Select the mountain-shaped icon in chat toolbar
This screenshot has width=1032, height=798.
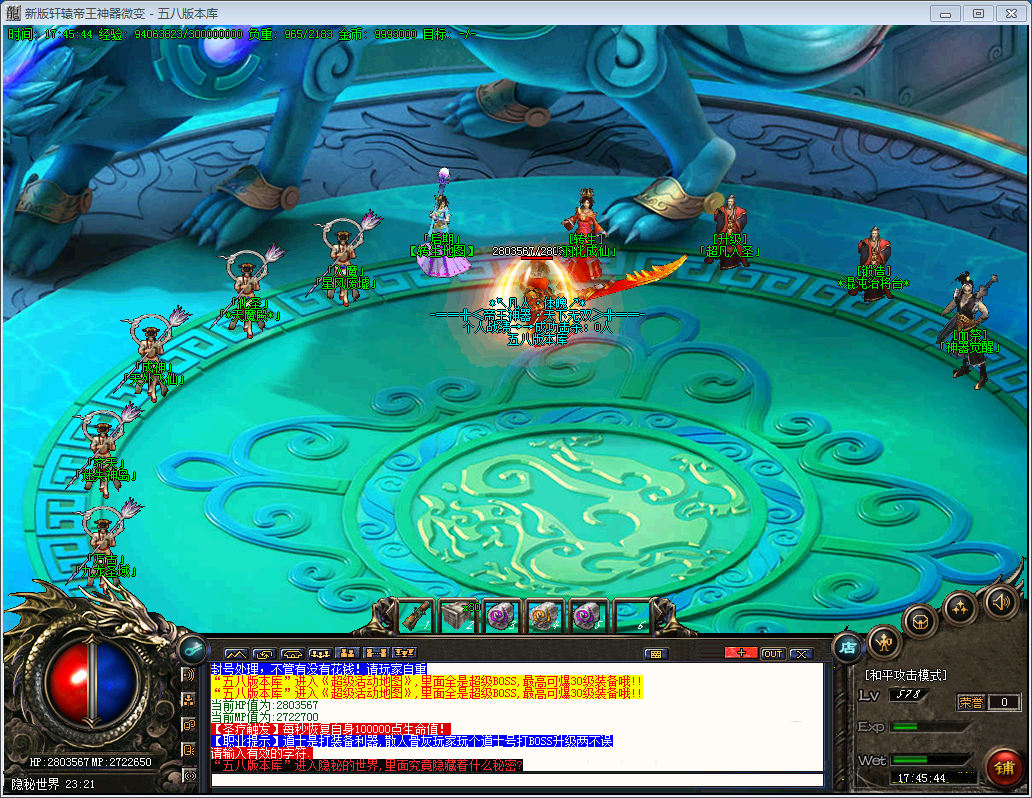[x=235, y=654]
